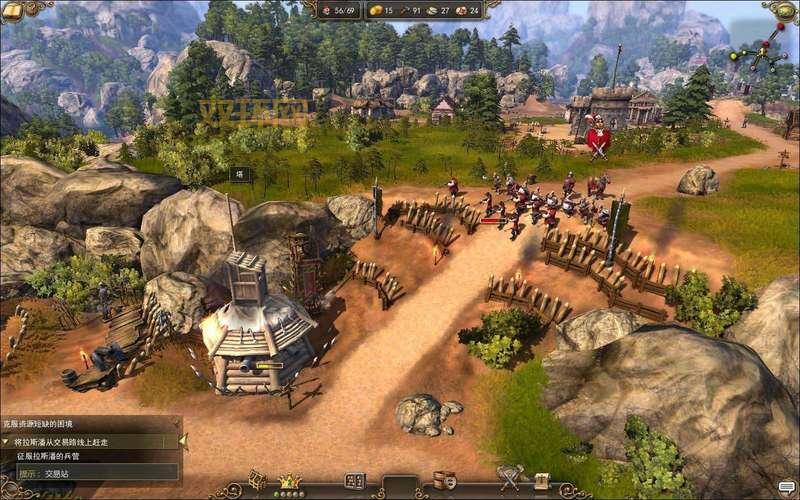800x500 pixels.
Task: Open the grid panel icon in bottom bar
Action: coord(355,481)
